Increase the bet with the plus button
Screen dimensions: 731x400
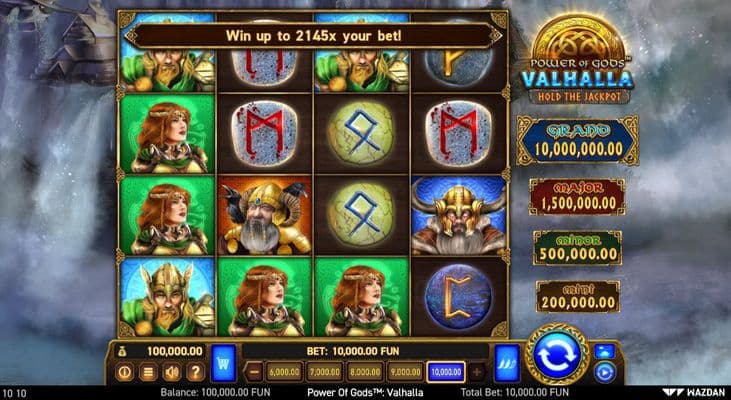click(x=476, y=371)
